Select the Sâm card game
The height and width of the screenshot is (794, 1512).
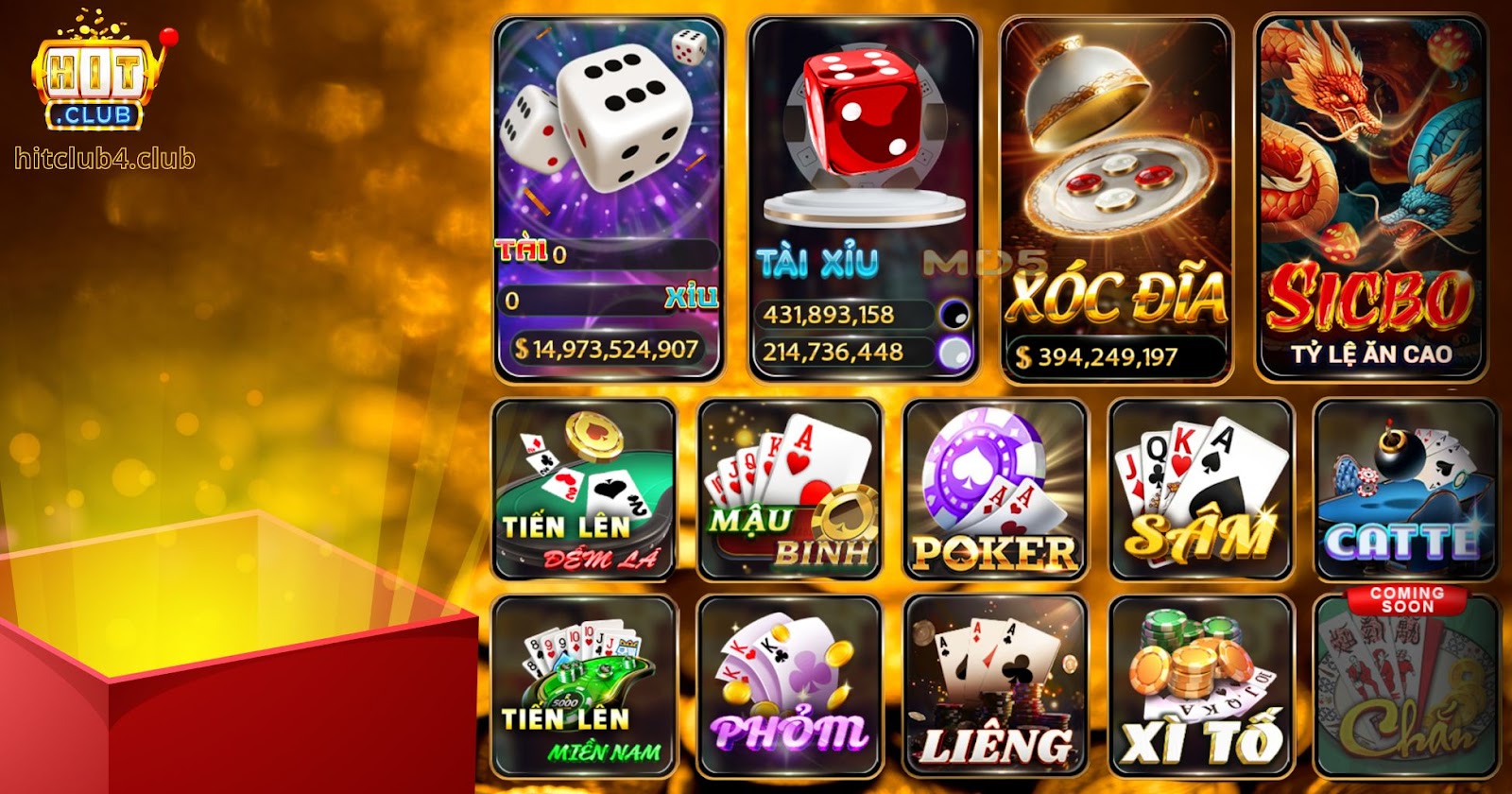[x=1200, y=492]
